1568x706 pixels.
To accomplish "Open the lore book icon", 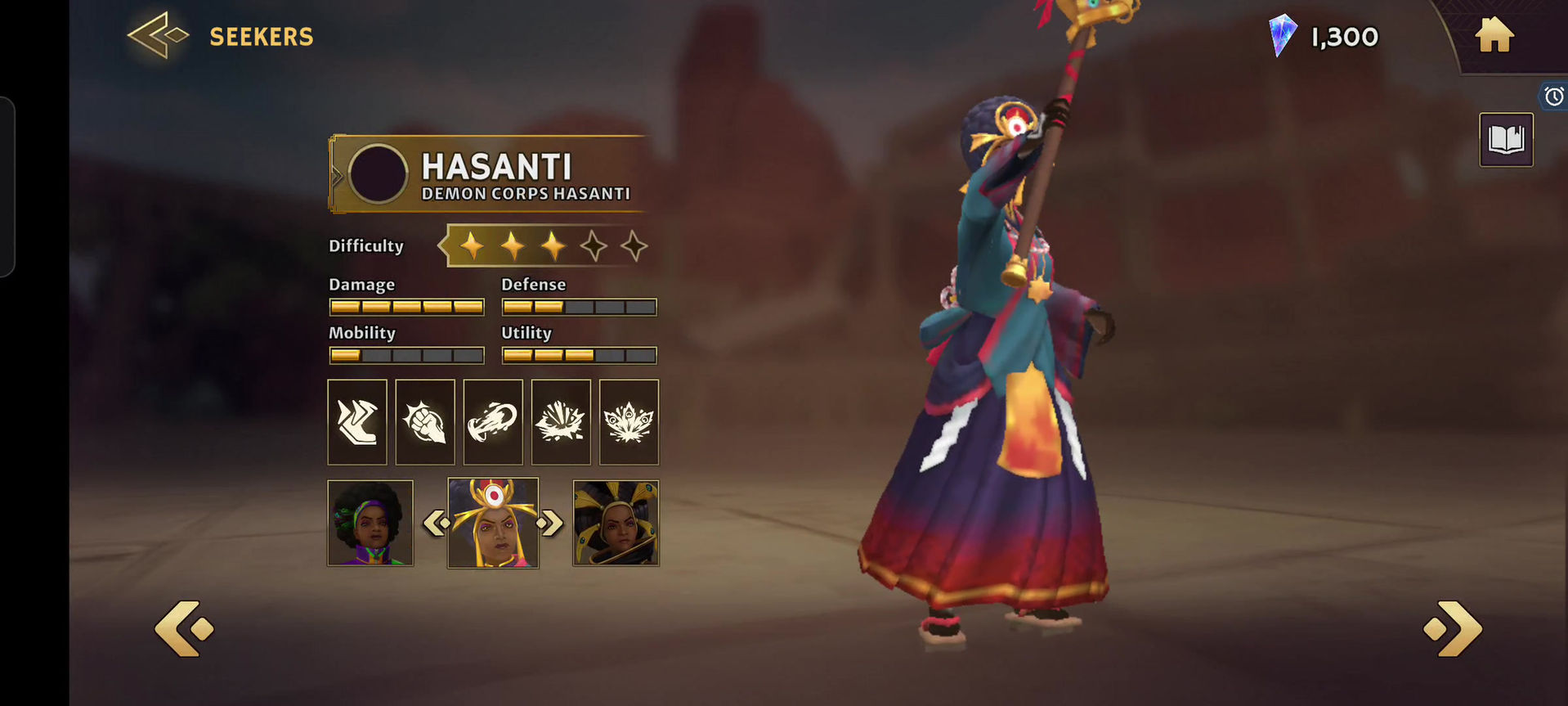I will [x=1506, y=140].
